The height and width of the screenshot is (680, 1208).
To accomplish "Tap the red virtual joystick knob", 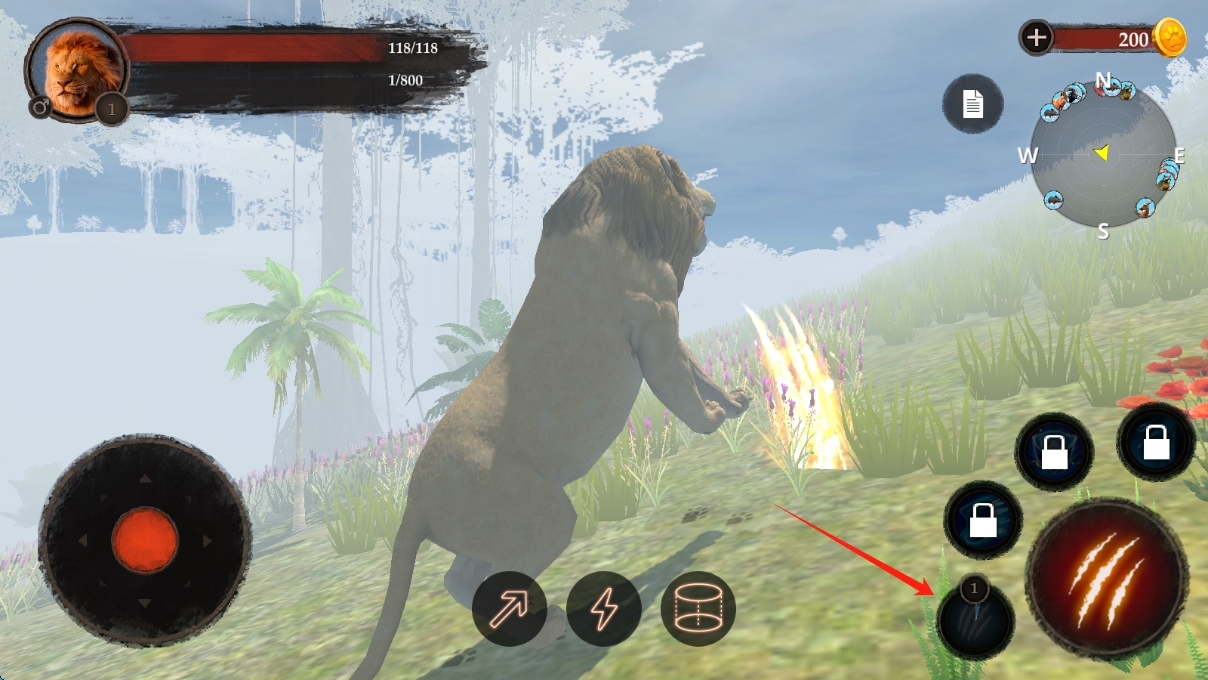I will 145,540.
